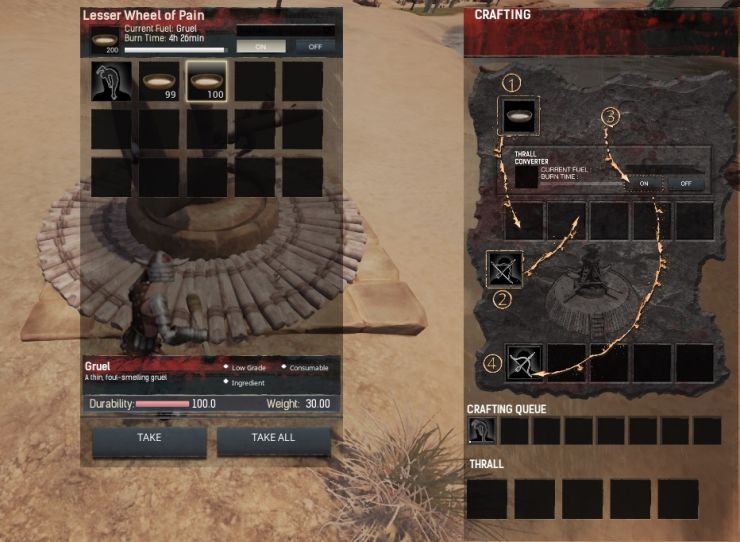Select the thrall in the crafting queue
The image size is (740, 542).
482,431
